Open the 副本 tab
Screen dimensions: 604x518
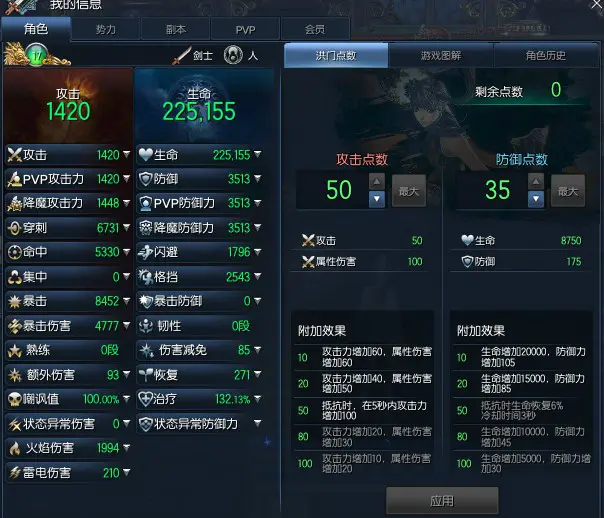point(175,30)
